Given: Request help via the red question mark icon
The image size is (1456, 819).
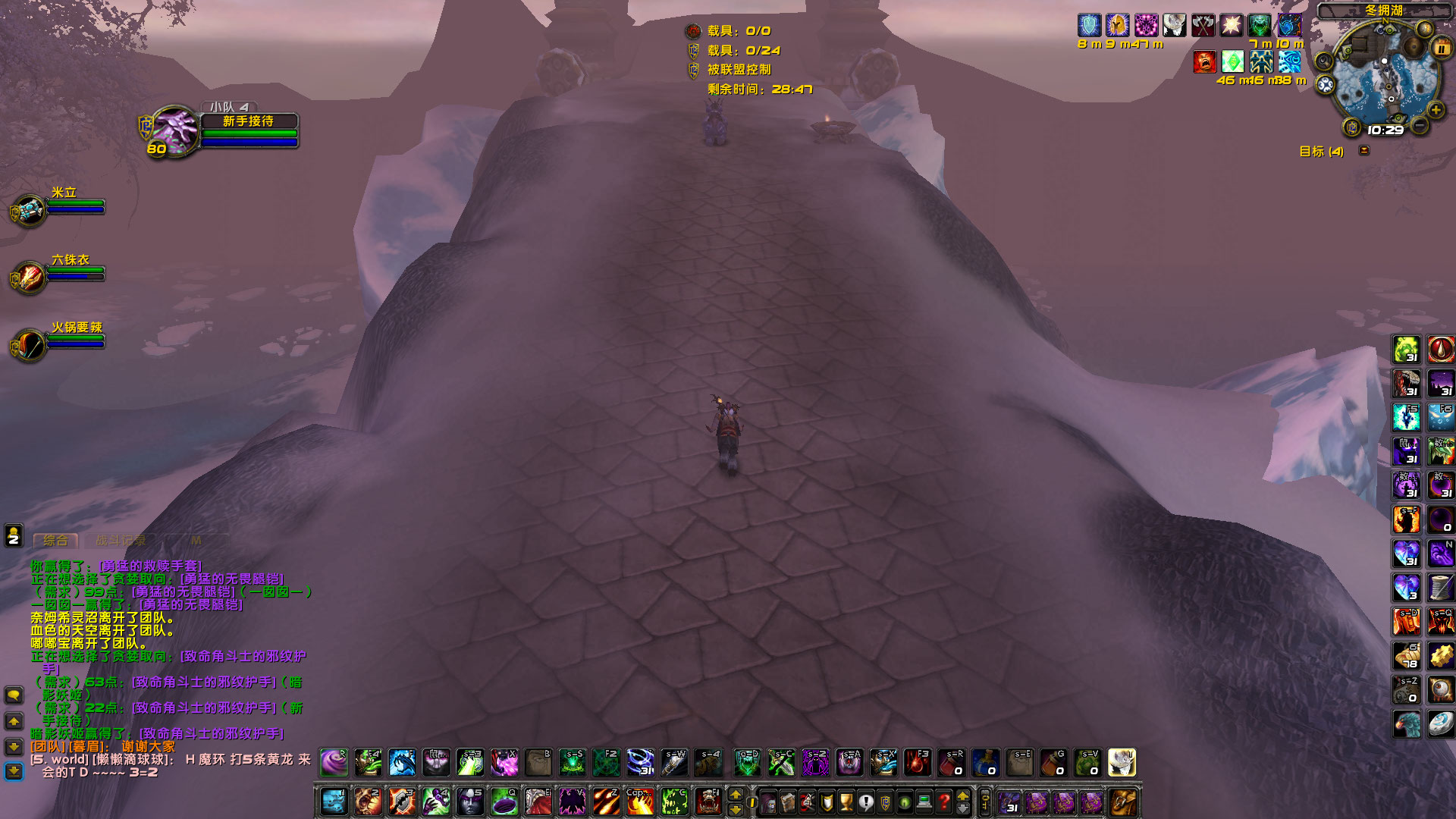Looking at the screenshot, I should tap(944, 802).
